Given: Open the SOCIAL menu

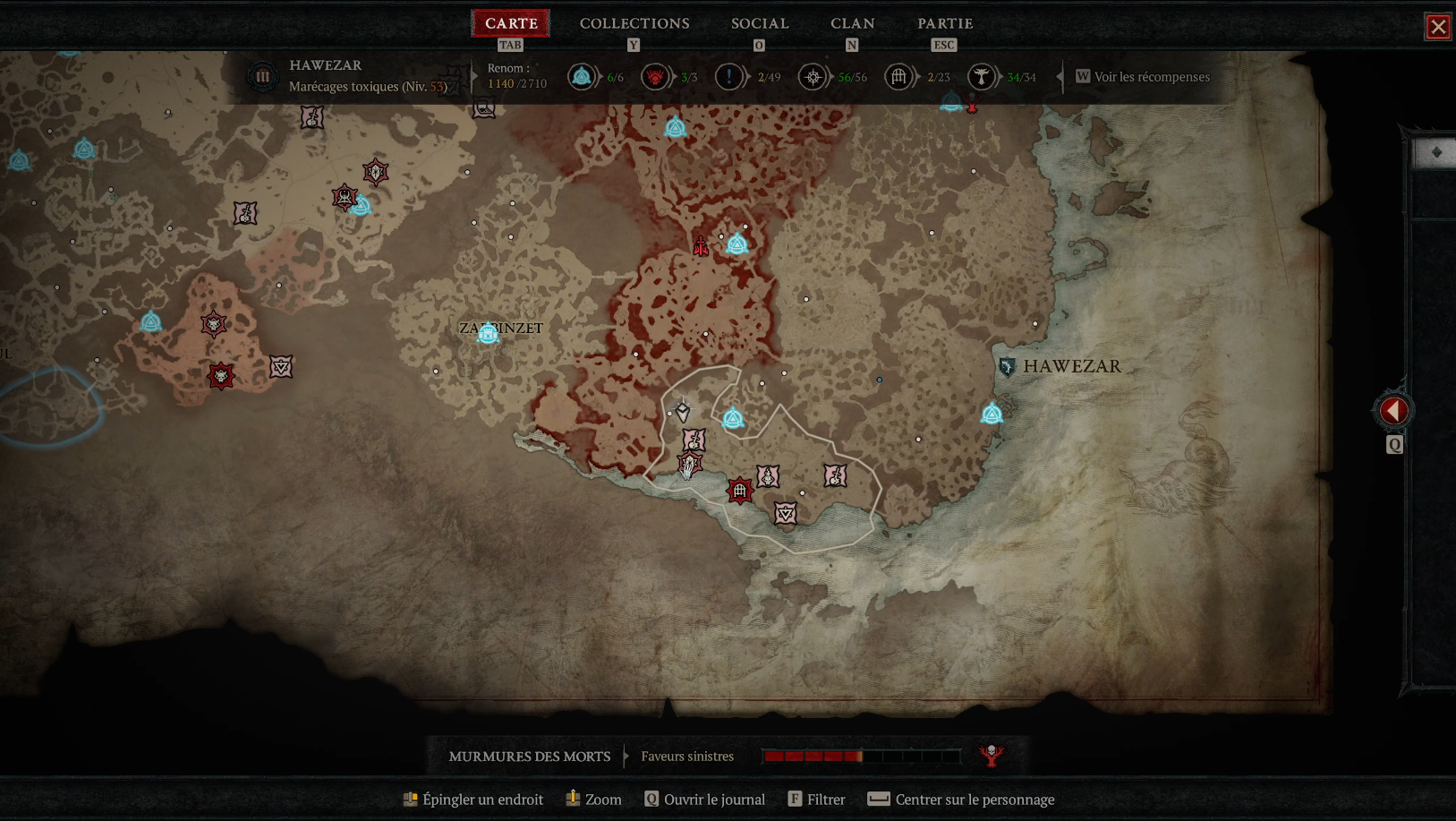Looking at the screenshot, I should [x=759, y=22].
